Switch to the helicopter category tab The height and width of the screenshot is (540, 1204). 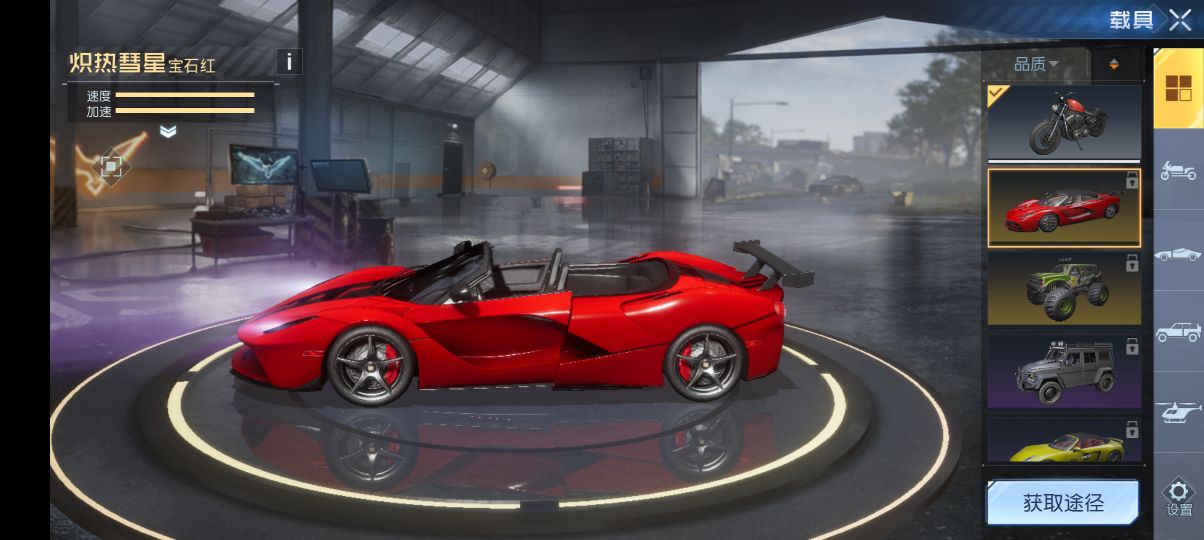pos(1178,411)
